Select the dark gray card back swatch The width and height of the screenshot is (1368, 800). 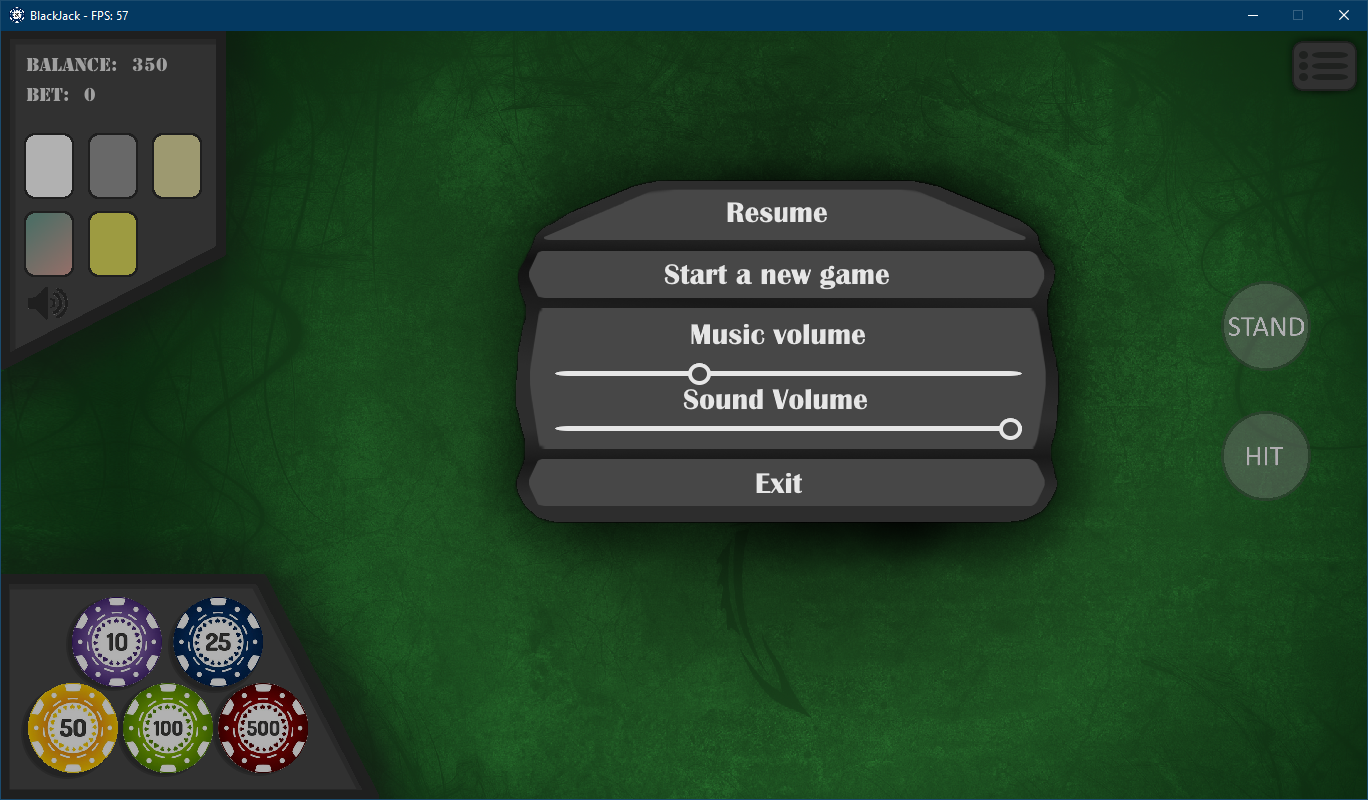(112, 166)
